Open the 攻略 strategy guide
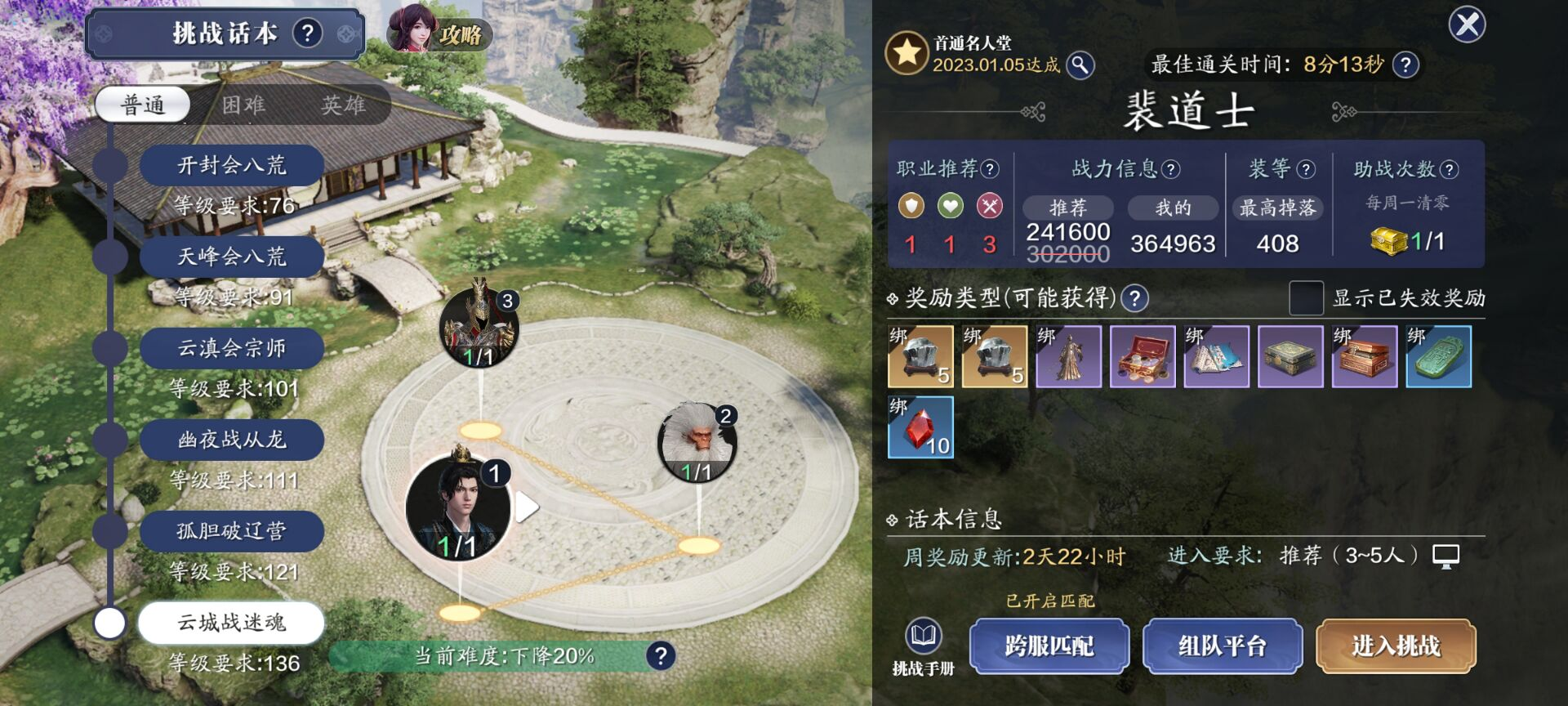The height and width of the screenshot is (706, 1568). pyautogui.click(x=439, y=33)
